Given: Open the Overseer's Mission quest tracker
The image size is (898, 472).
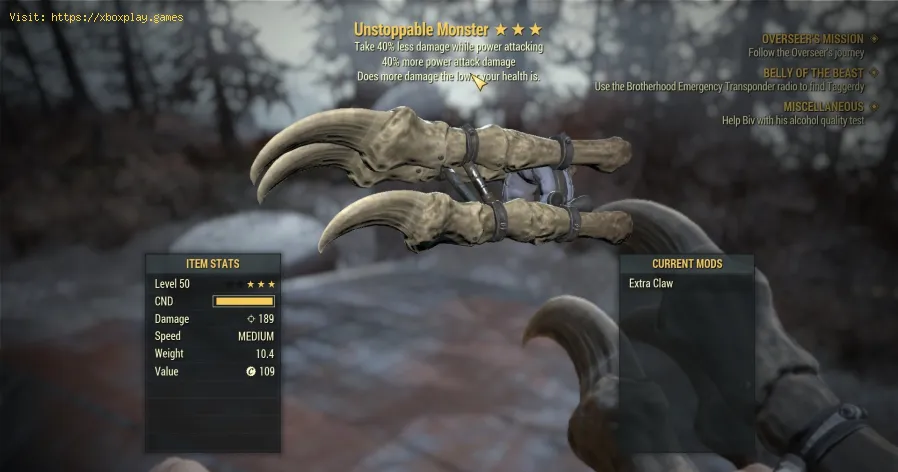Looking at the screenshot, I should (x=811, y=39).
